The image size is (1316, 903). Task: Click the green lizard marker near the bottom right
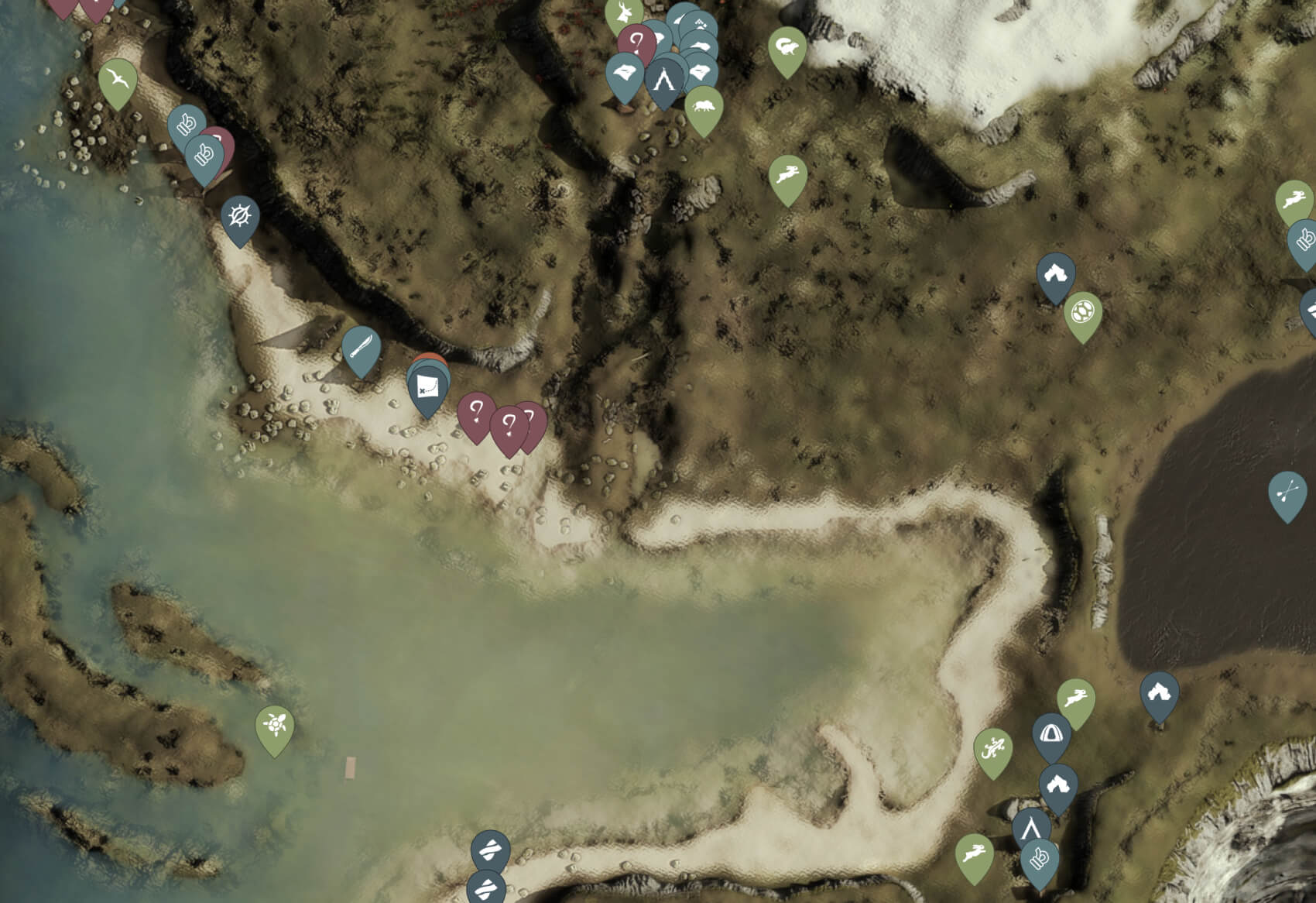(x=992, y=748)
